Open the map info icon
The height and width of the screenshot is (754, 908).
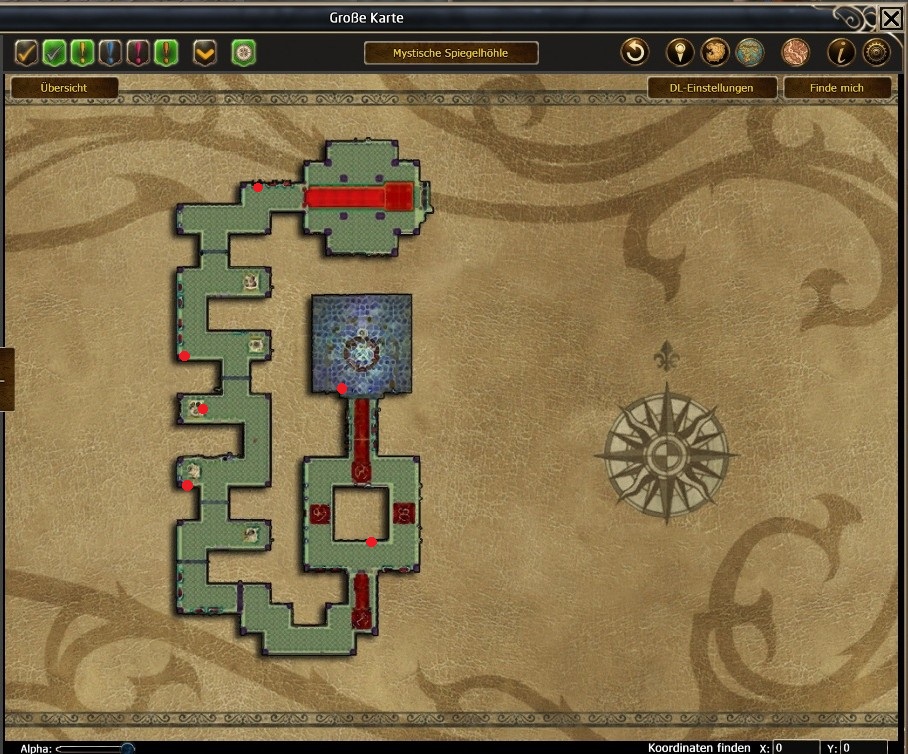click(841, 52)
